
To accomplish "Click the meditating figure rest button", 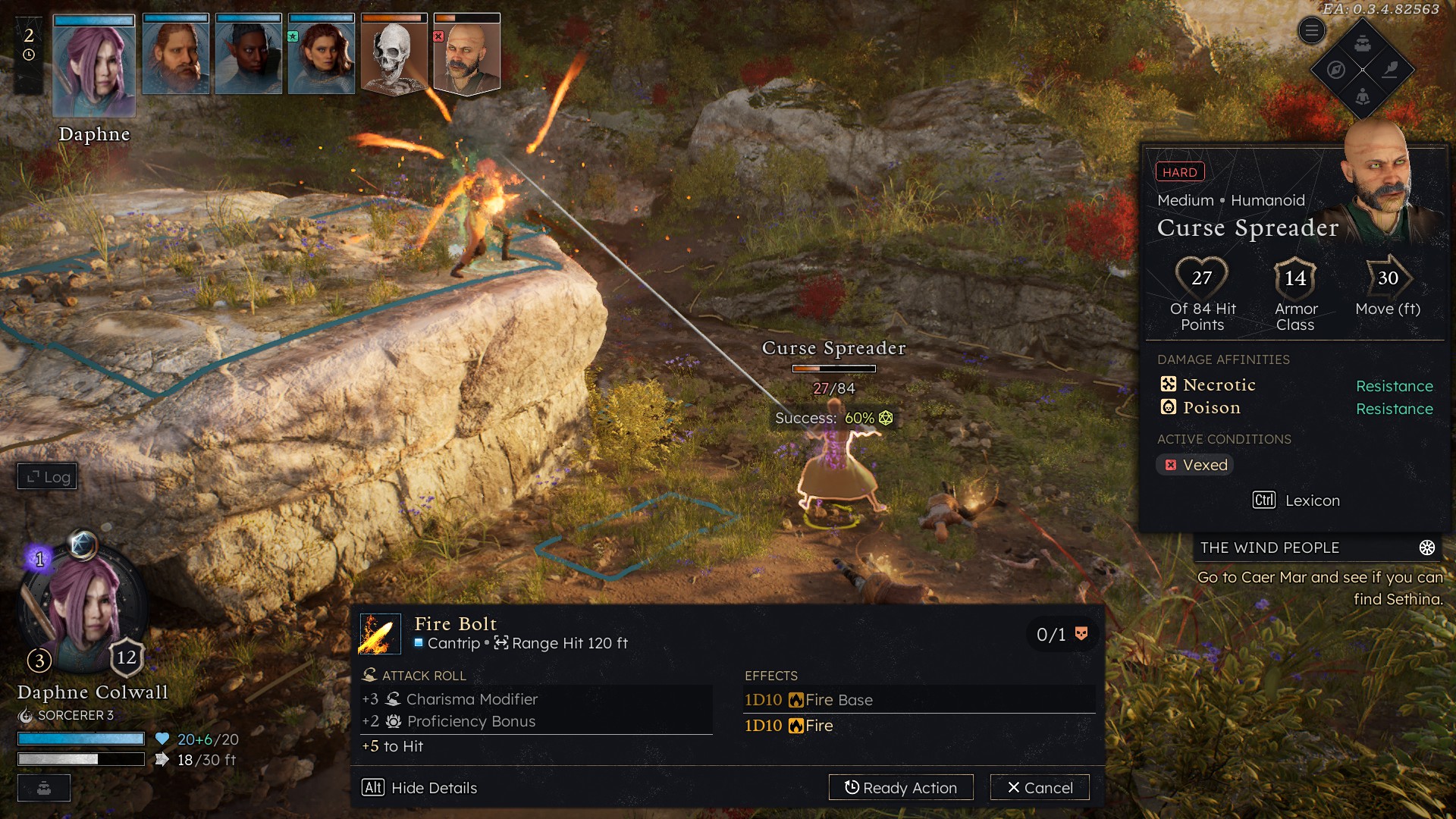I will point(1363,96).
